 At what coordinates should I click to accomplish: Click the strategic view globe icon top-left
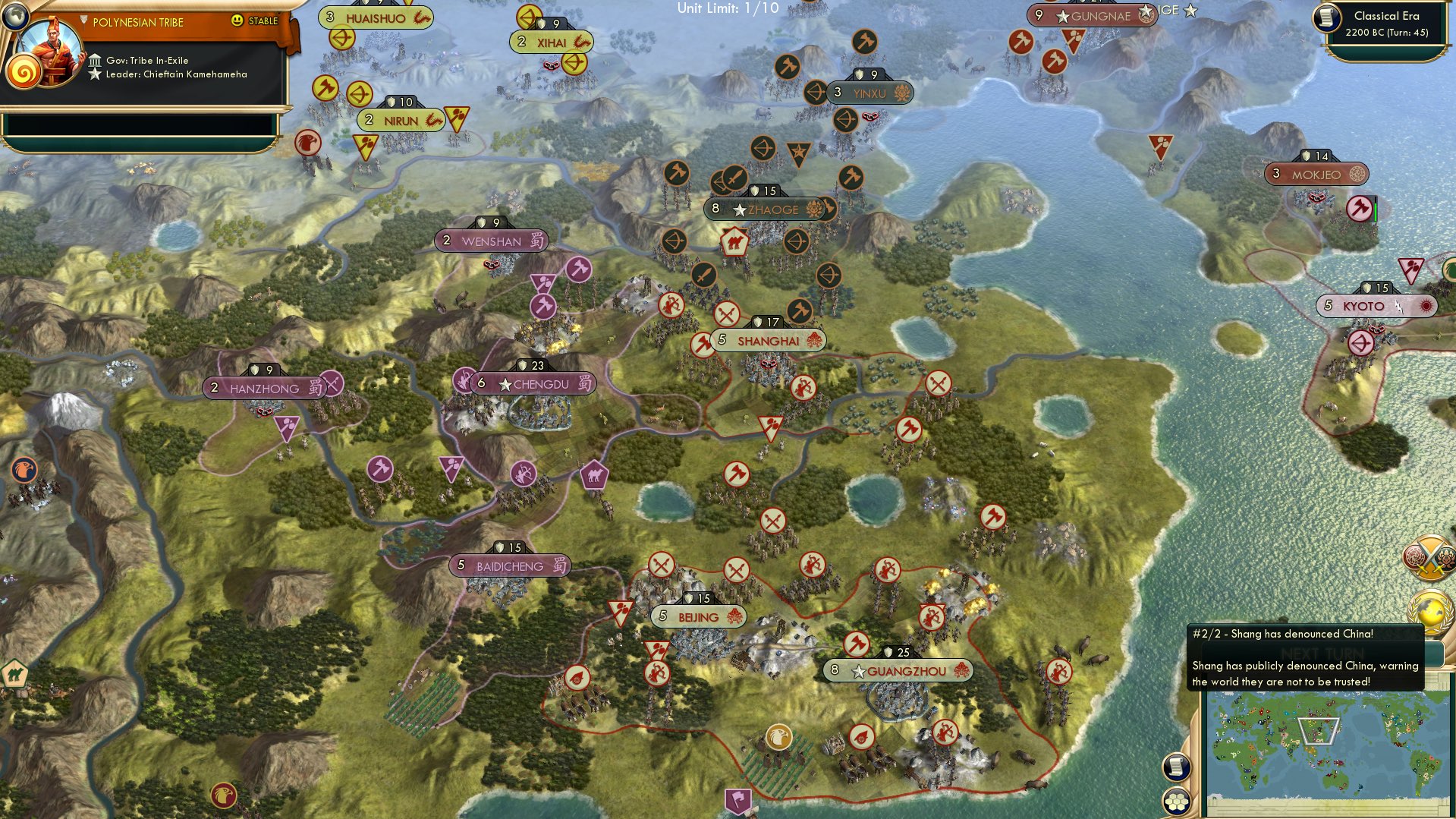coord(15,15)
